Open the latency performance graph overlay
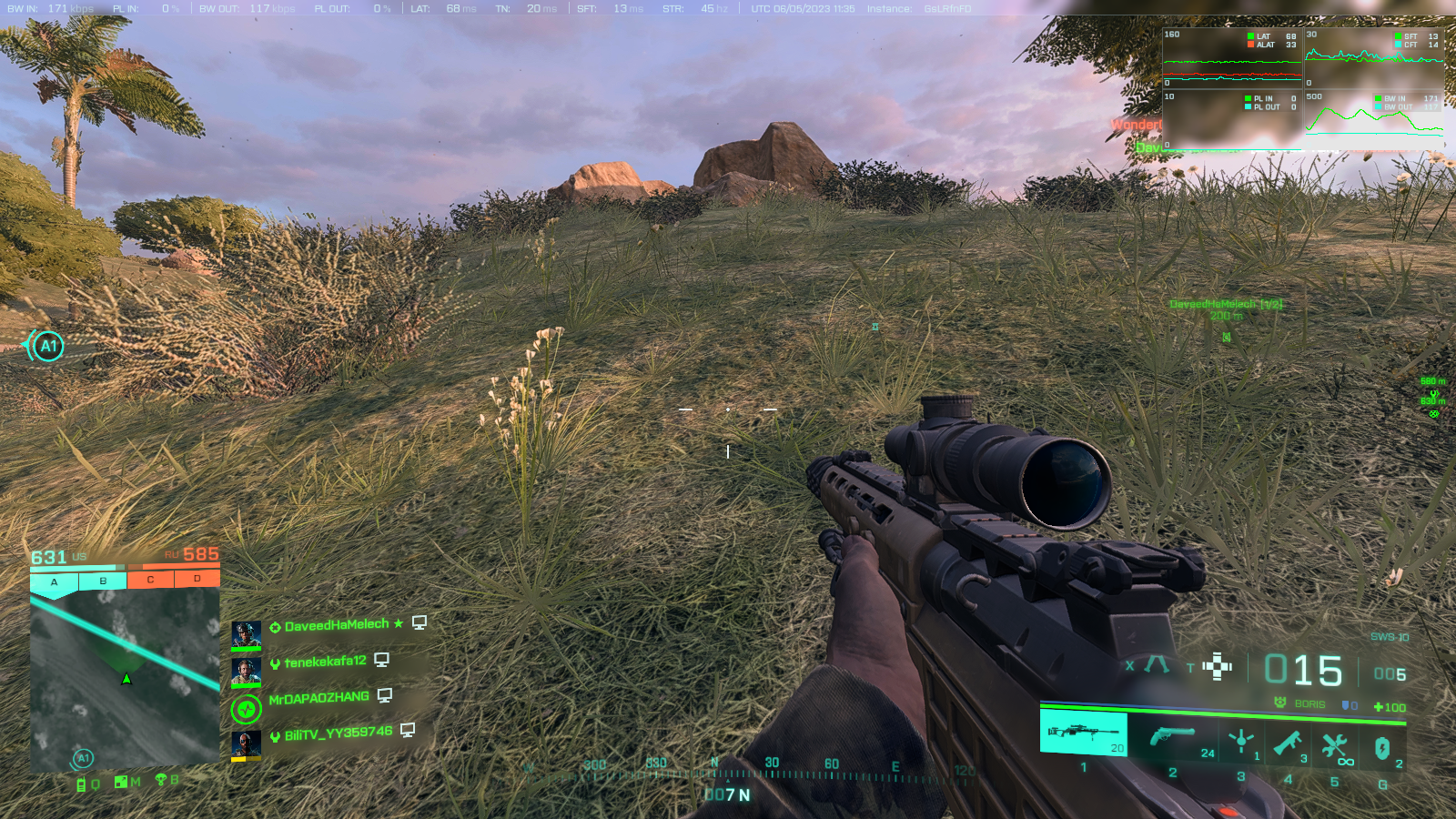The height and width of the screenshot is (819, 1456). click(x=1232, y=57)
